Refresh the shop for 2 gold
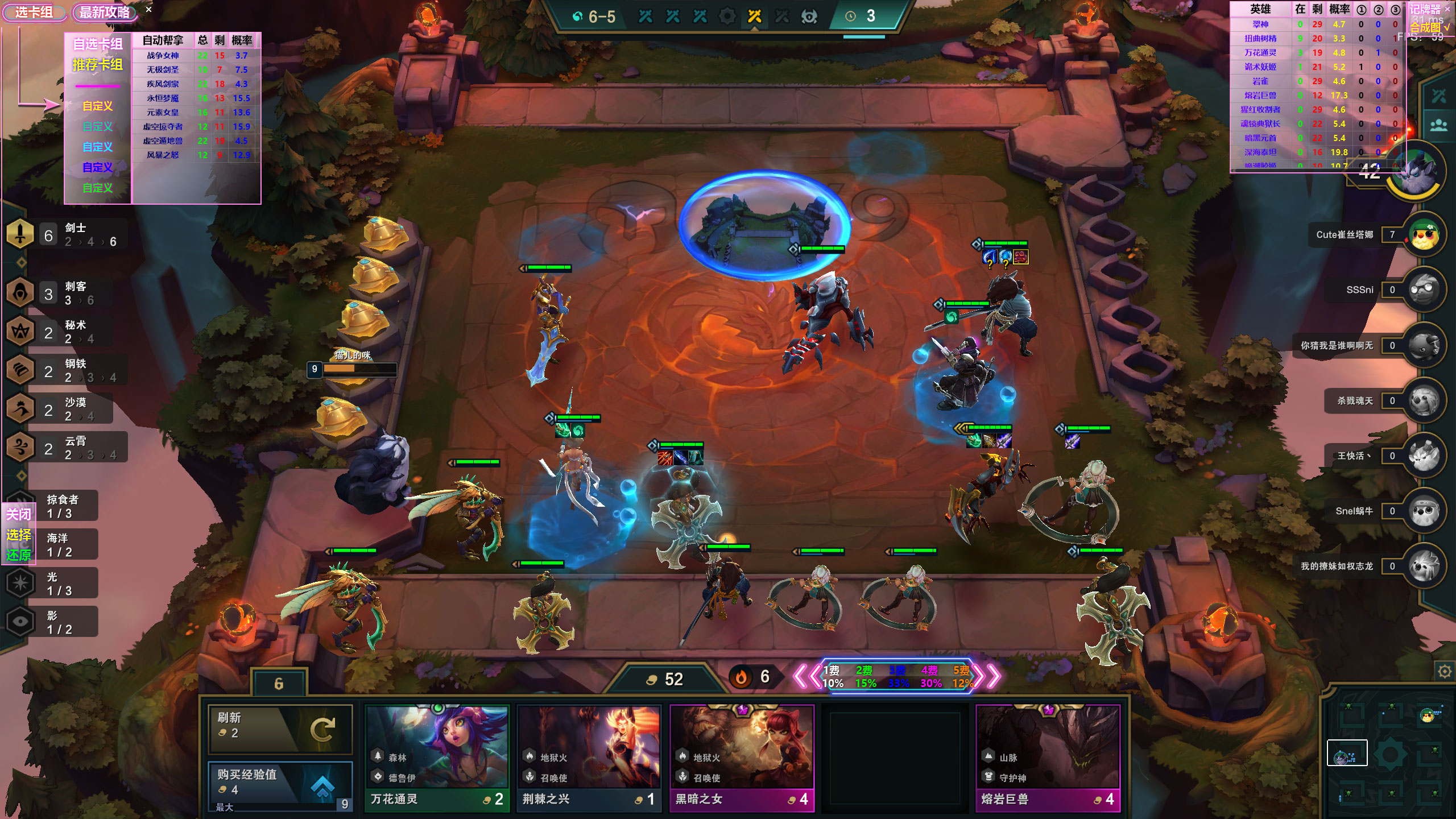The image size is (1456, 819). (x=280, y=729)
